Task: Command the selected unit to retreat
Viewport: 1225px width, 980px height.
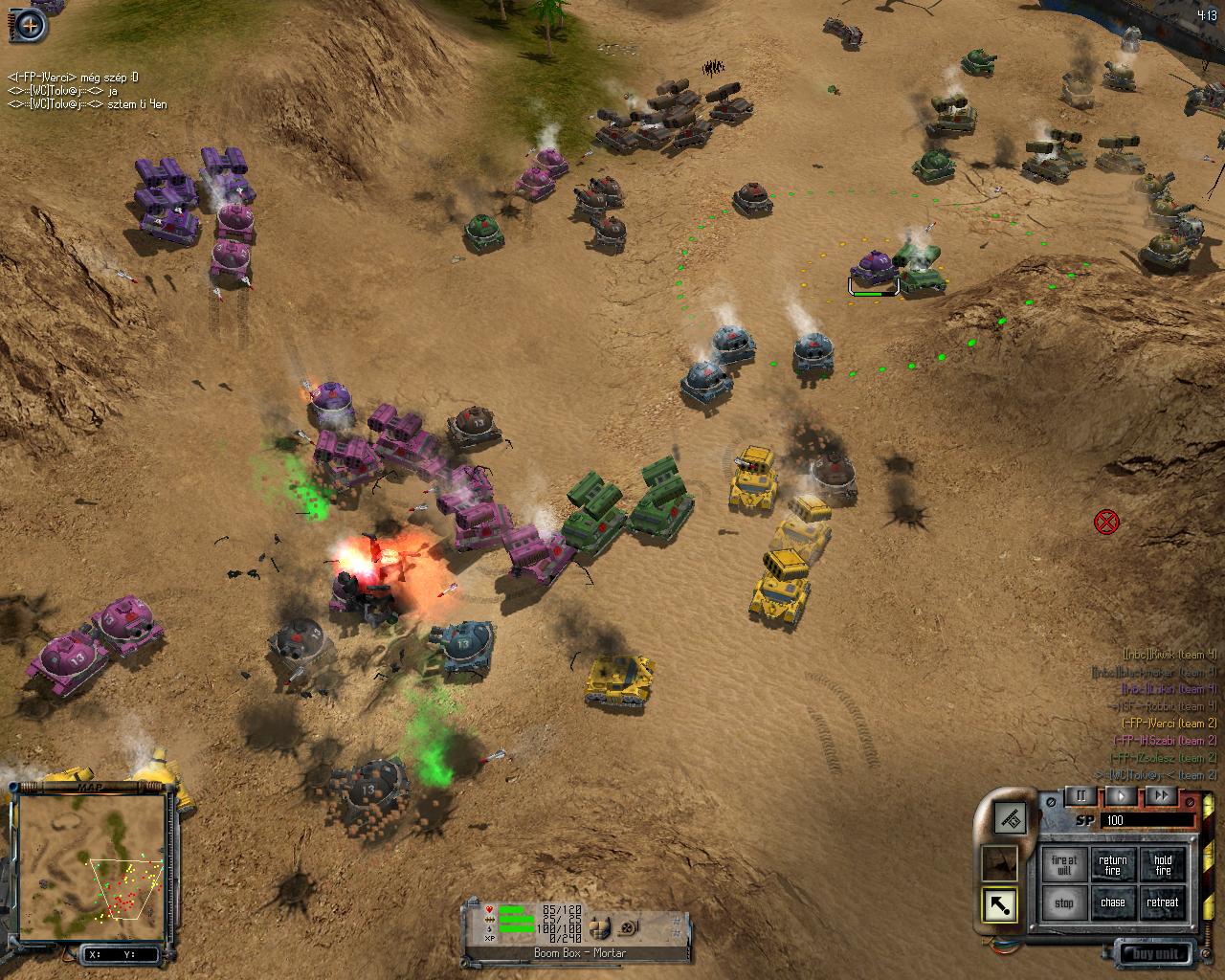Action: point(1163,902)
